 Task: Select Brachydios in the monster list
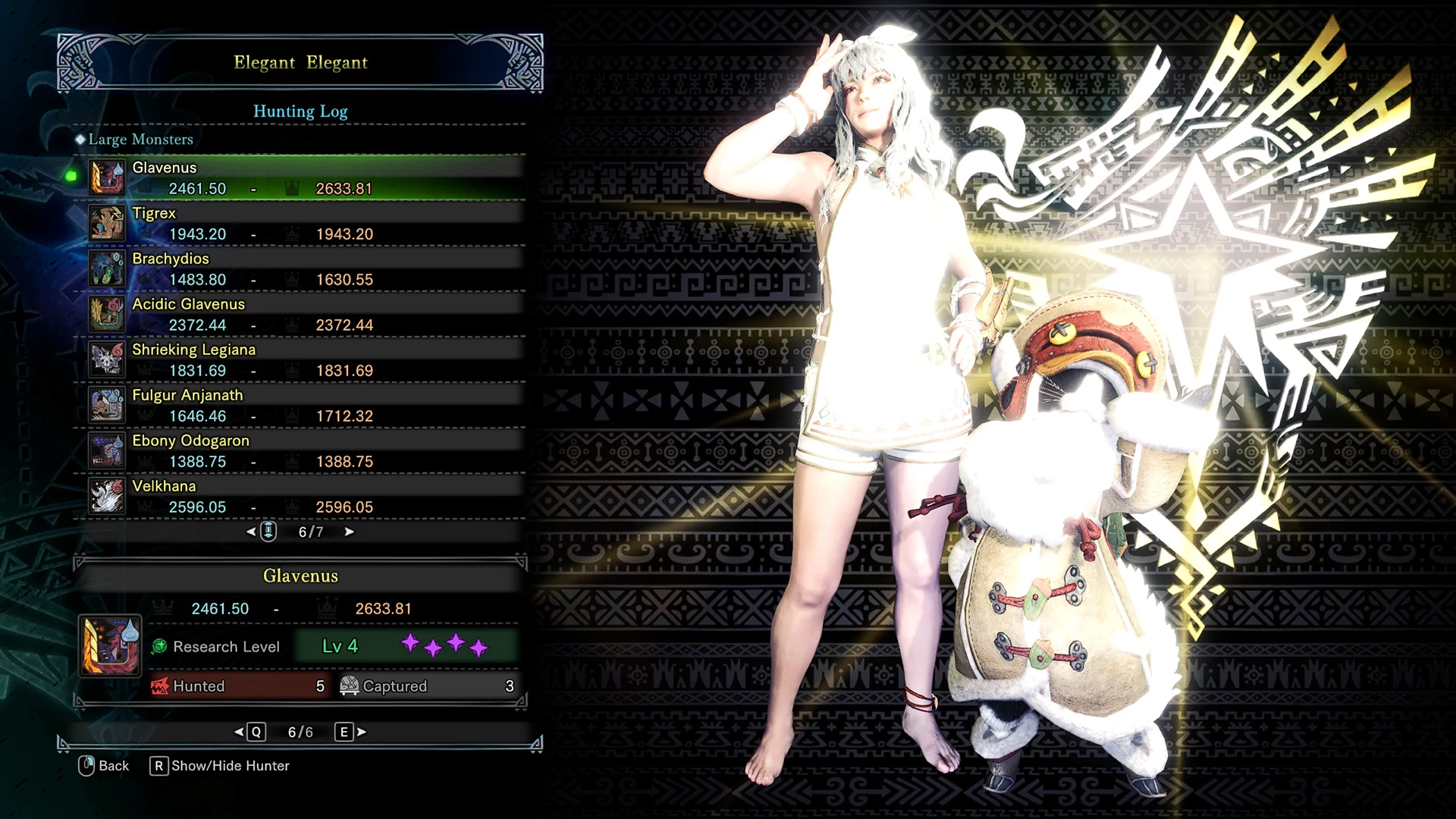(300, 268)
